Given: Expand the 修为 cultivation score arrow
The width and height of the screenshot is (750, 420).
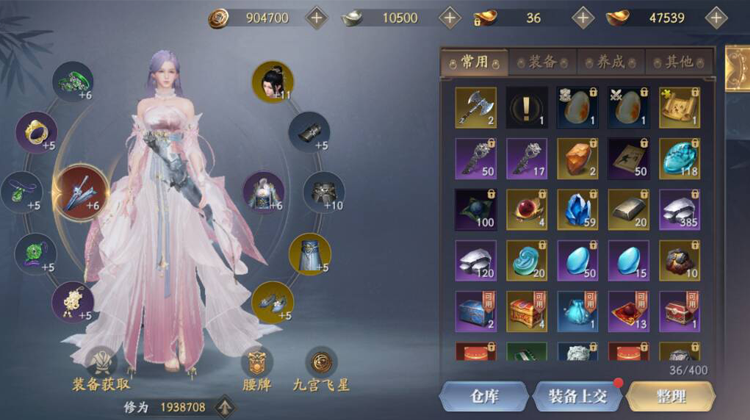Looking at the screenshot, I should pos(226,407).
